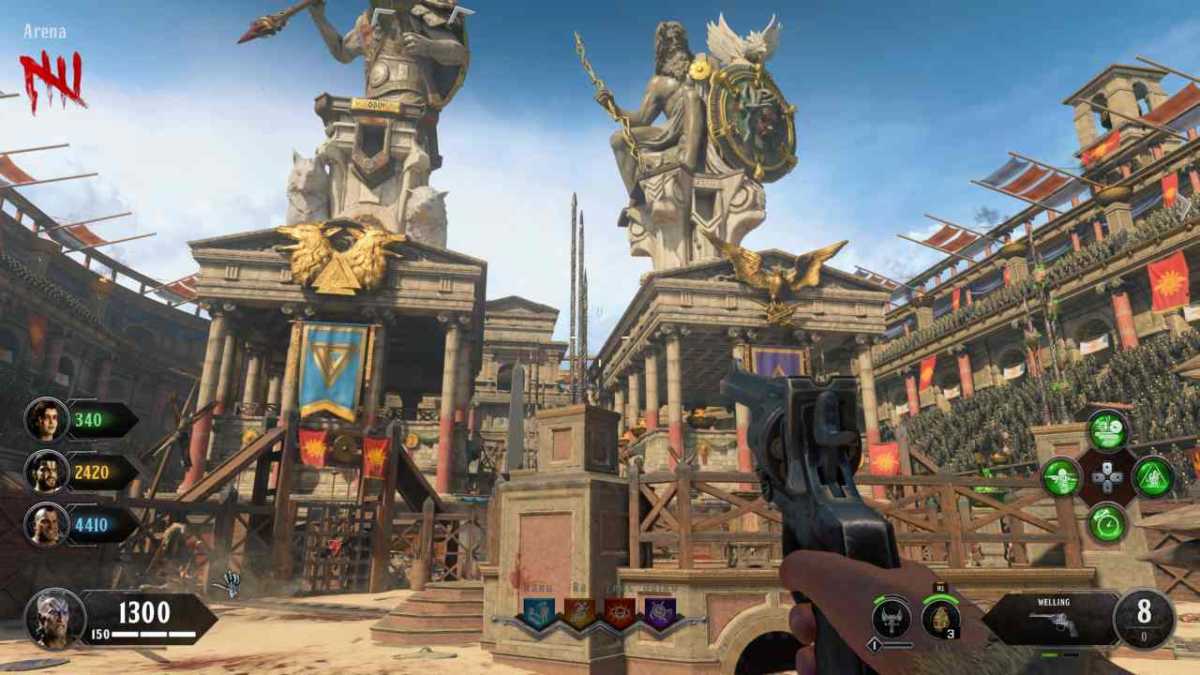Activate the top green elixir icon
The width and height of the screenshot is (1200, 675).
tap(1107, 430)
